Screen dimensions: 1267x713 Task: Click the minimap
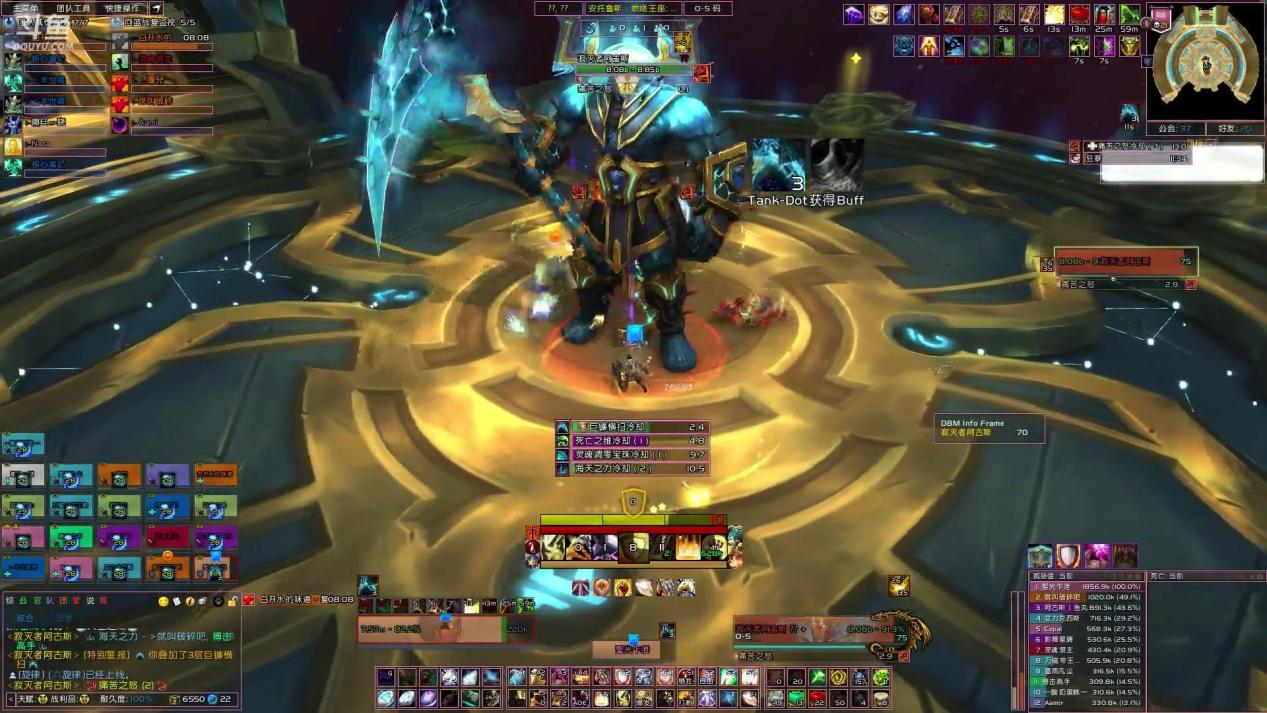[1207, 64]
